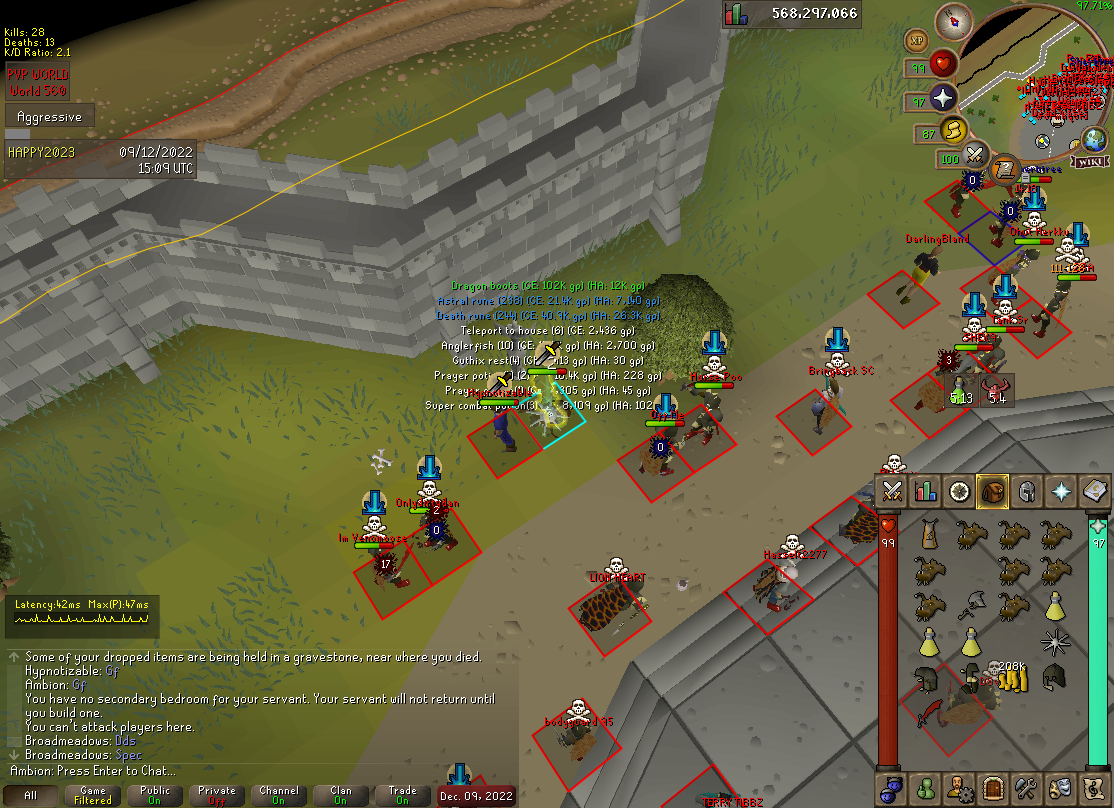
Task: Open the Worn Equipment helmet tab
Action: pyautogui.click(x=1026, y=490)
